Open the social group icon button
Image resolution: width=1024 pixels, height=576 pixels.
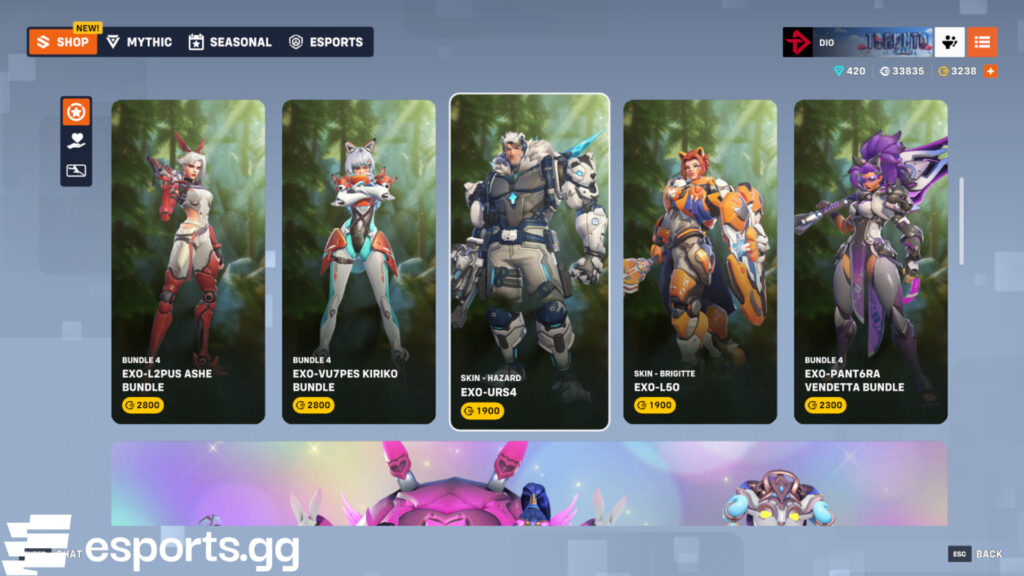[x=950, y=42]
